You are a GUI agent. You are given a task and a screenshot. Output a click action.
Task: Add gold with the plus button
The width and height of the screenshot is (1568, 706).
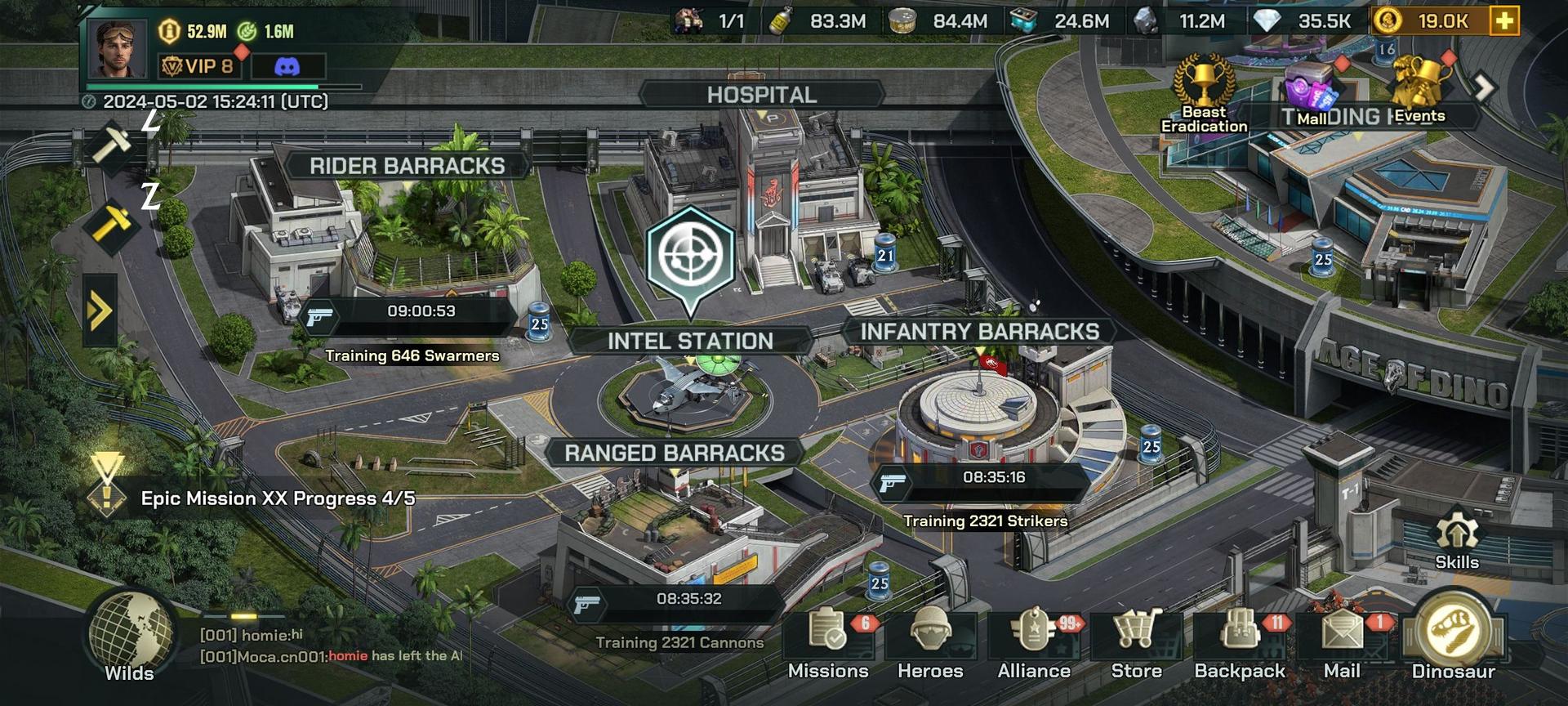pos(1504,21)
